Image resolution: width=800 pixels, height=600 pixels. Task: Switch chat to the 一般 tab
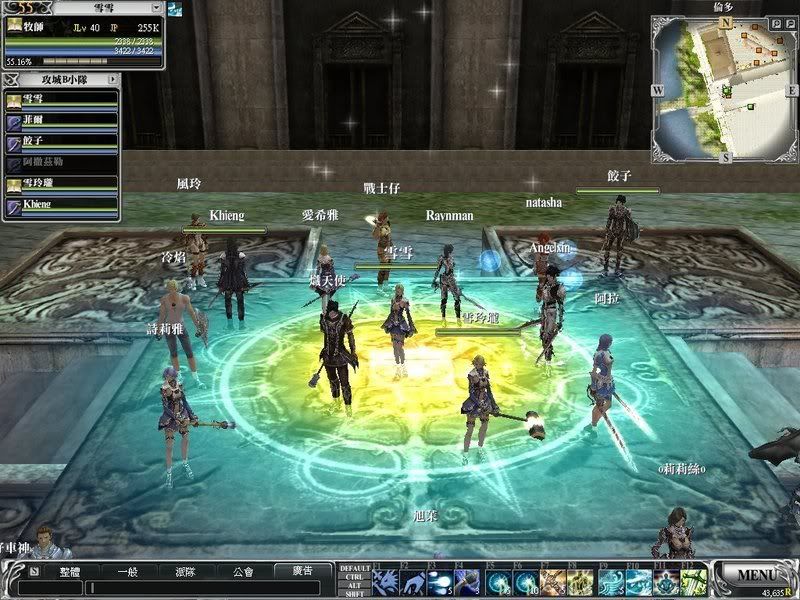pos(127,571)
